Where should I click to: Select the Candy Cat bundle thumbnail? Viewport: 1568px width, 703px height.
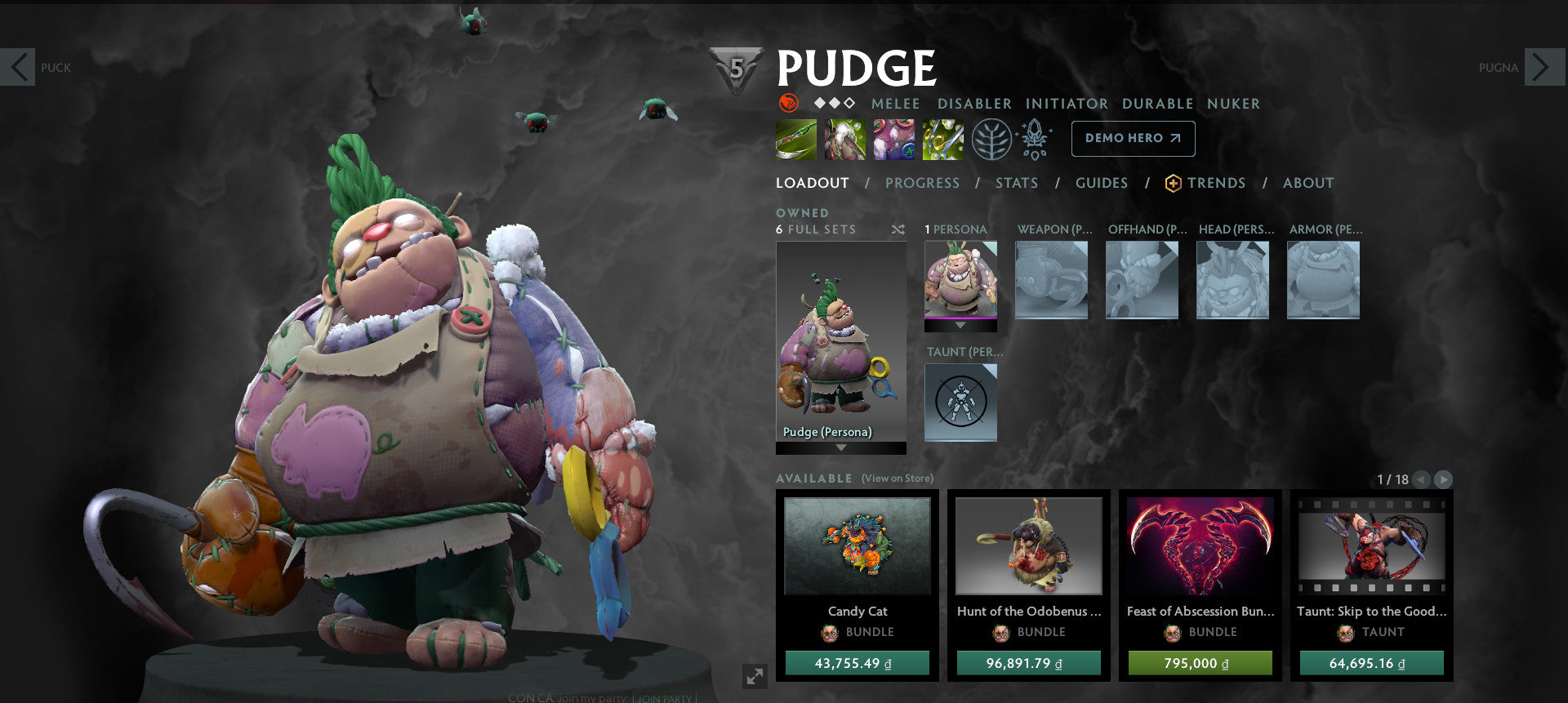click(x=858, y=547)
